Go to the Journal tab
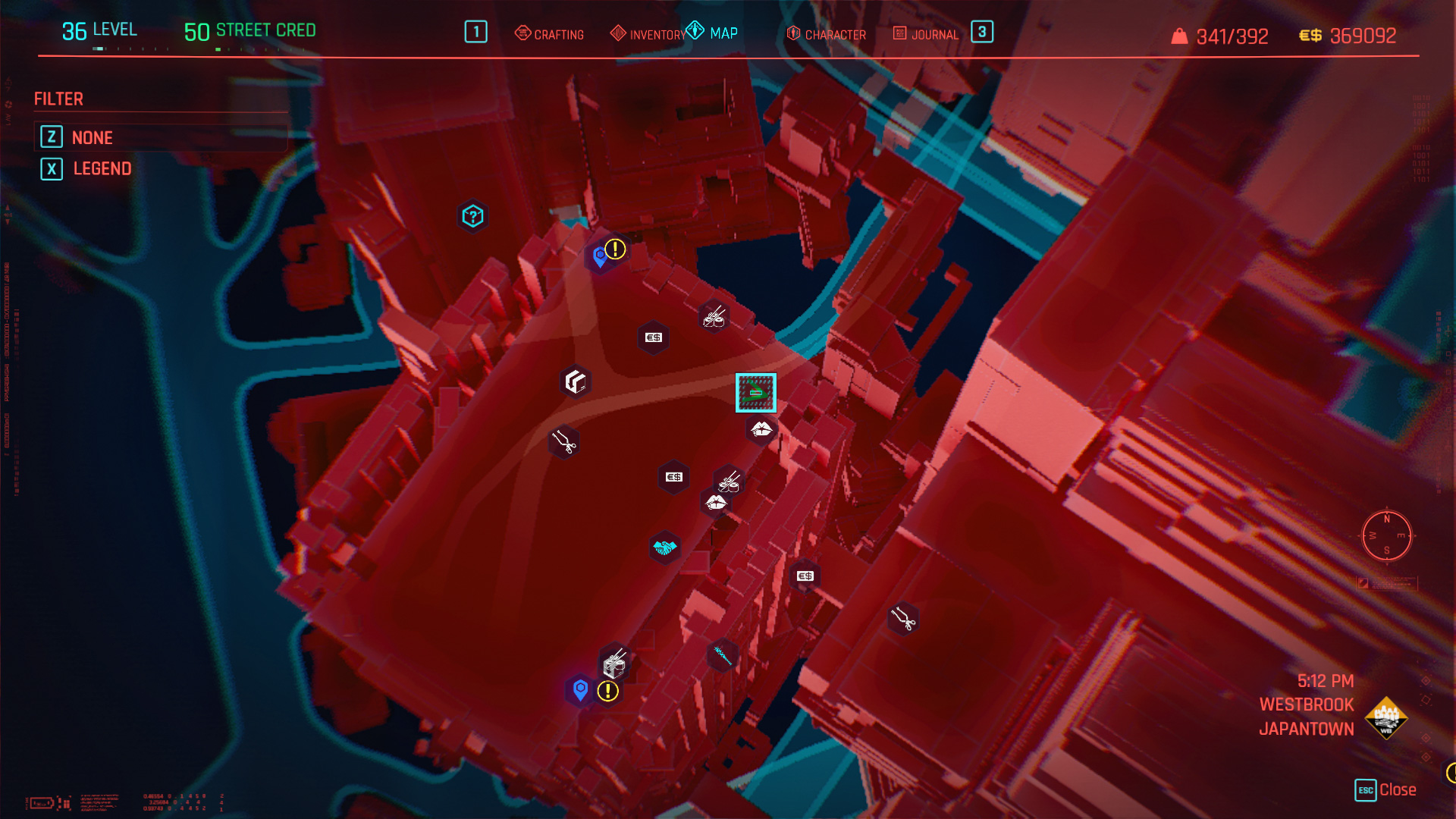 point(926,34)
